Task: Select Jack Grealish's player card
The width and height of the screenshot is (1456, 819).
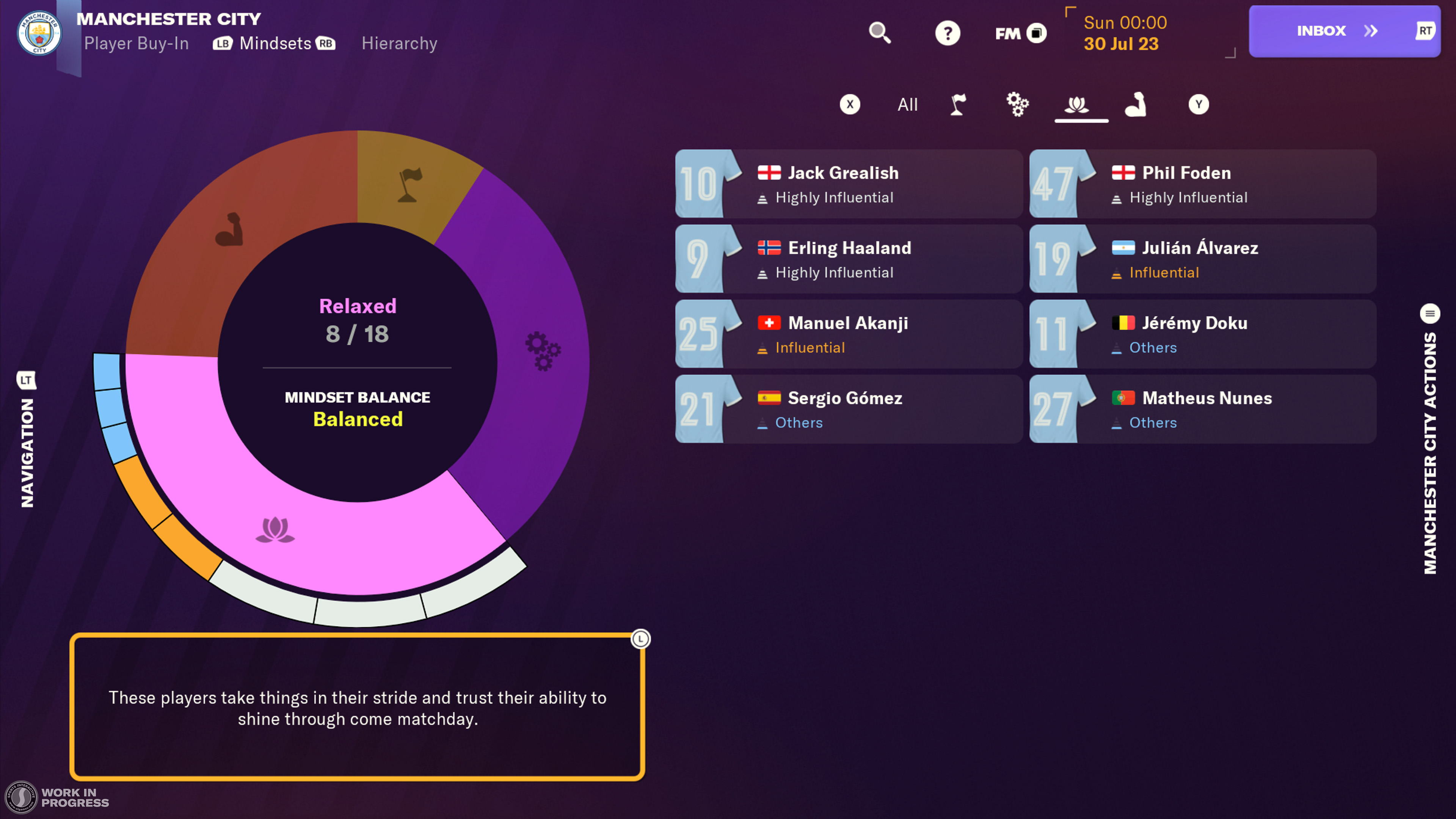Action: [848, 184]
